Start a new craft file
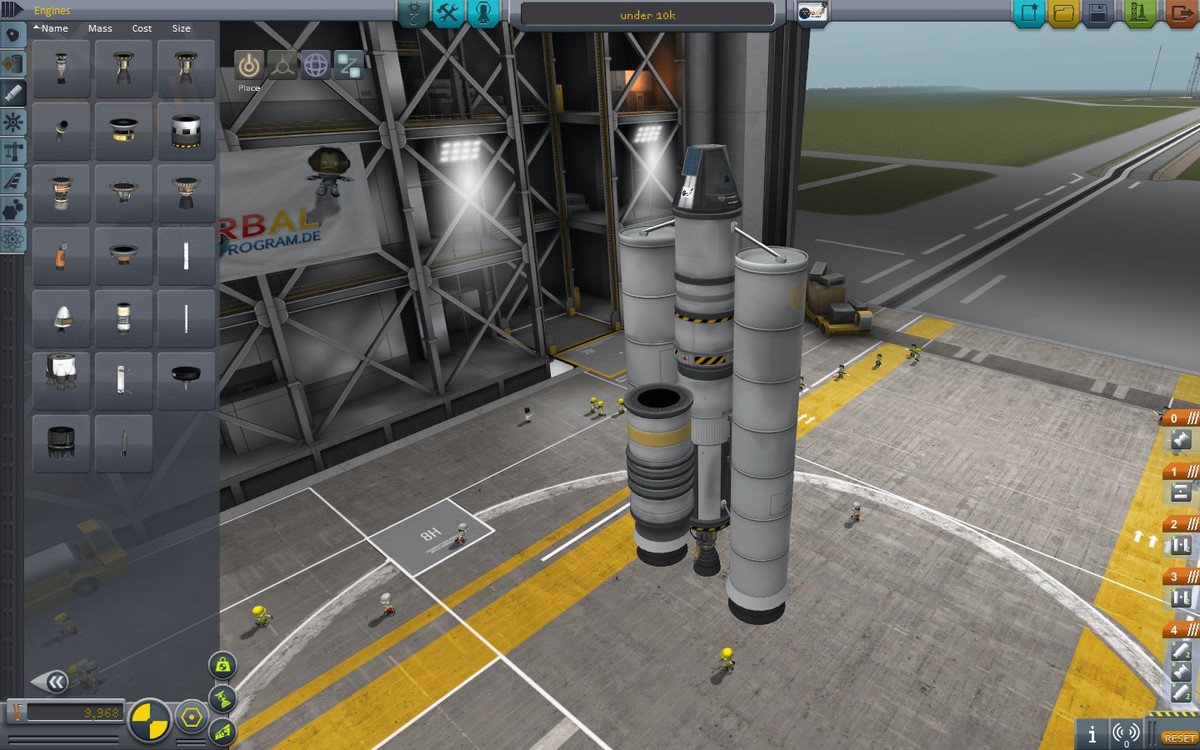1200x750 pixels. (x=1027, y=14)
